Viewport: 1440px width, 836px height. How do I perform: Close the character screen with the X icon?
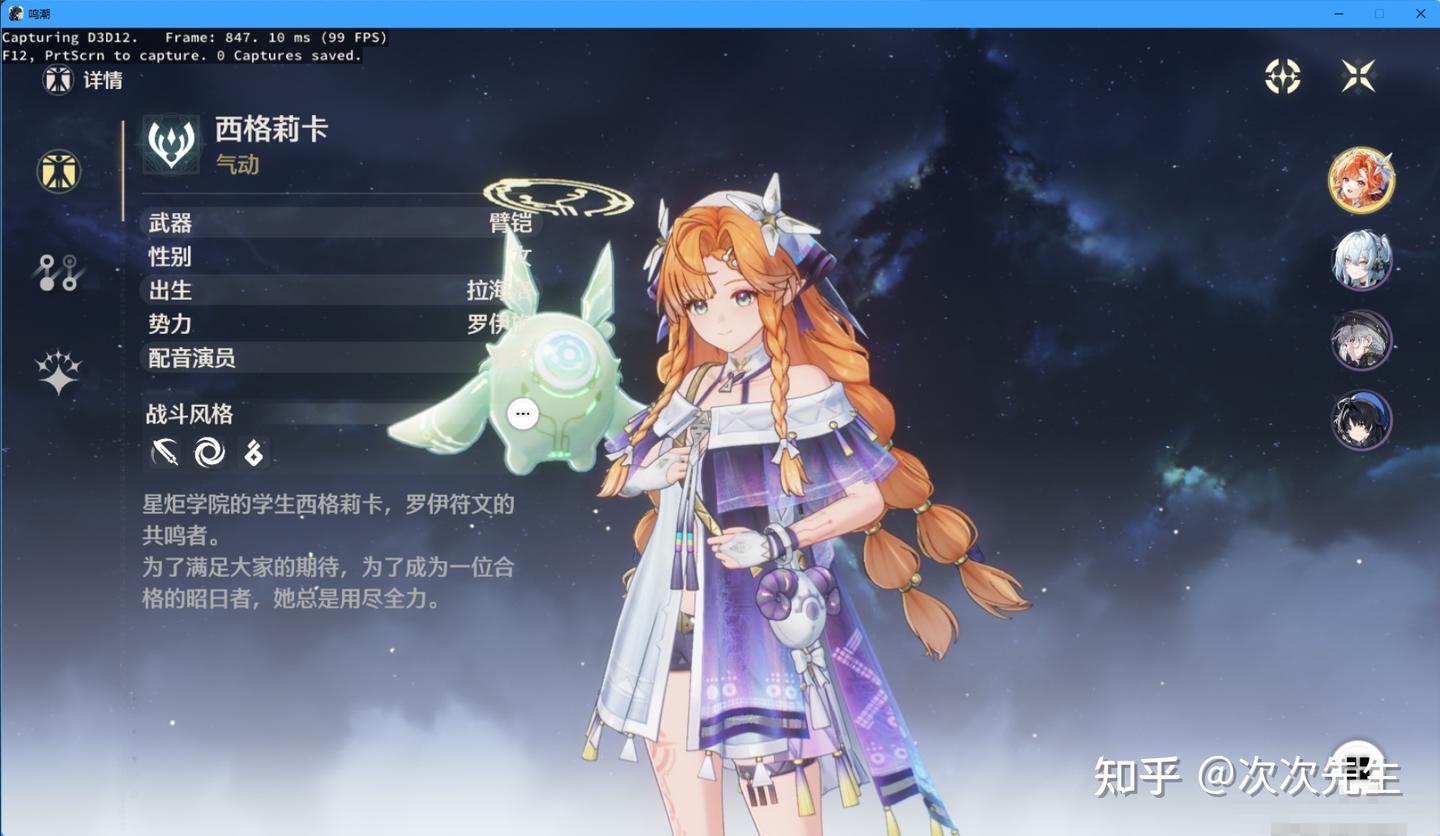(1358, 76)
